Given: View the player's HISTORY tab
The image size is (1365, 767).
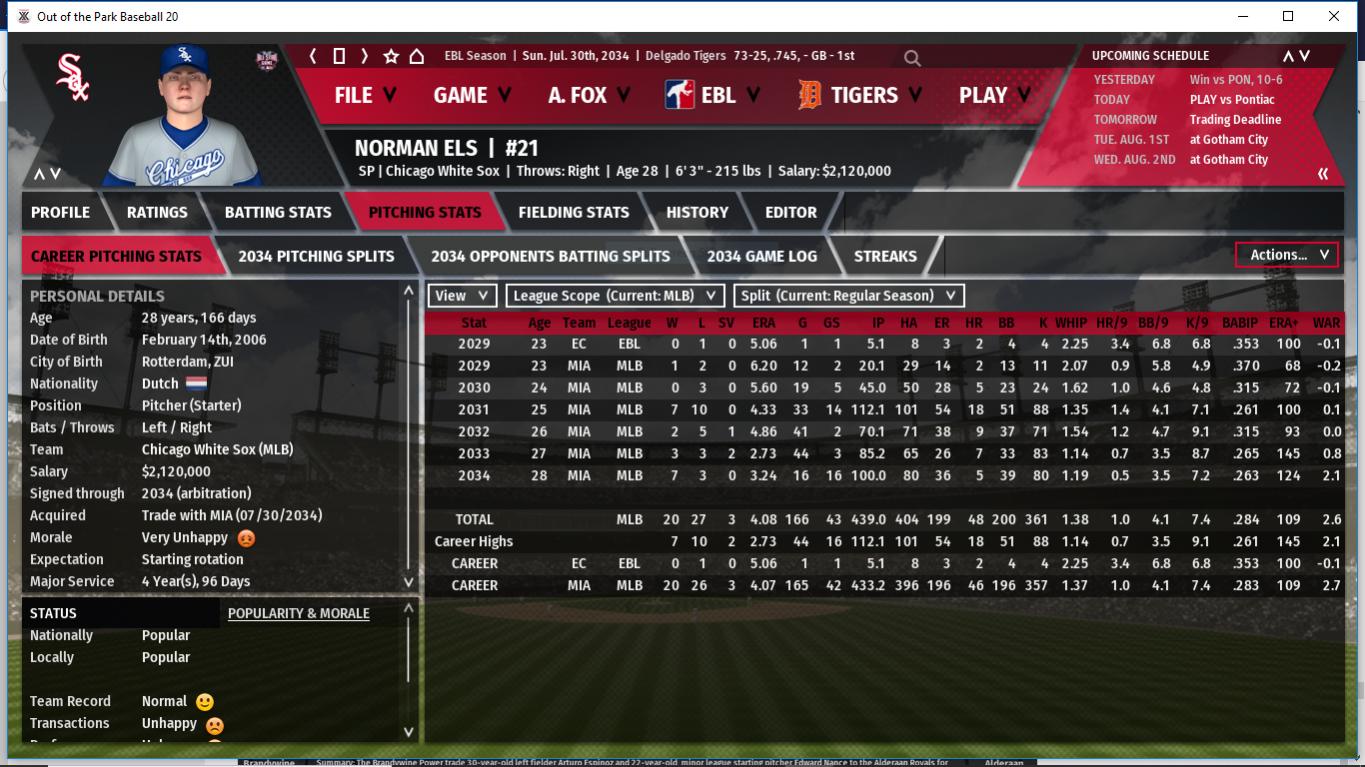Looking at the screenshot, I should [697, 212].
